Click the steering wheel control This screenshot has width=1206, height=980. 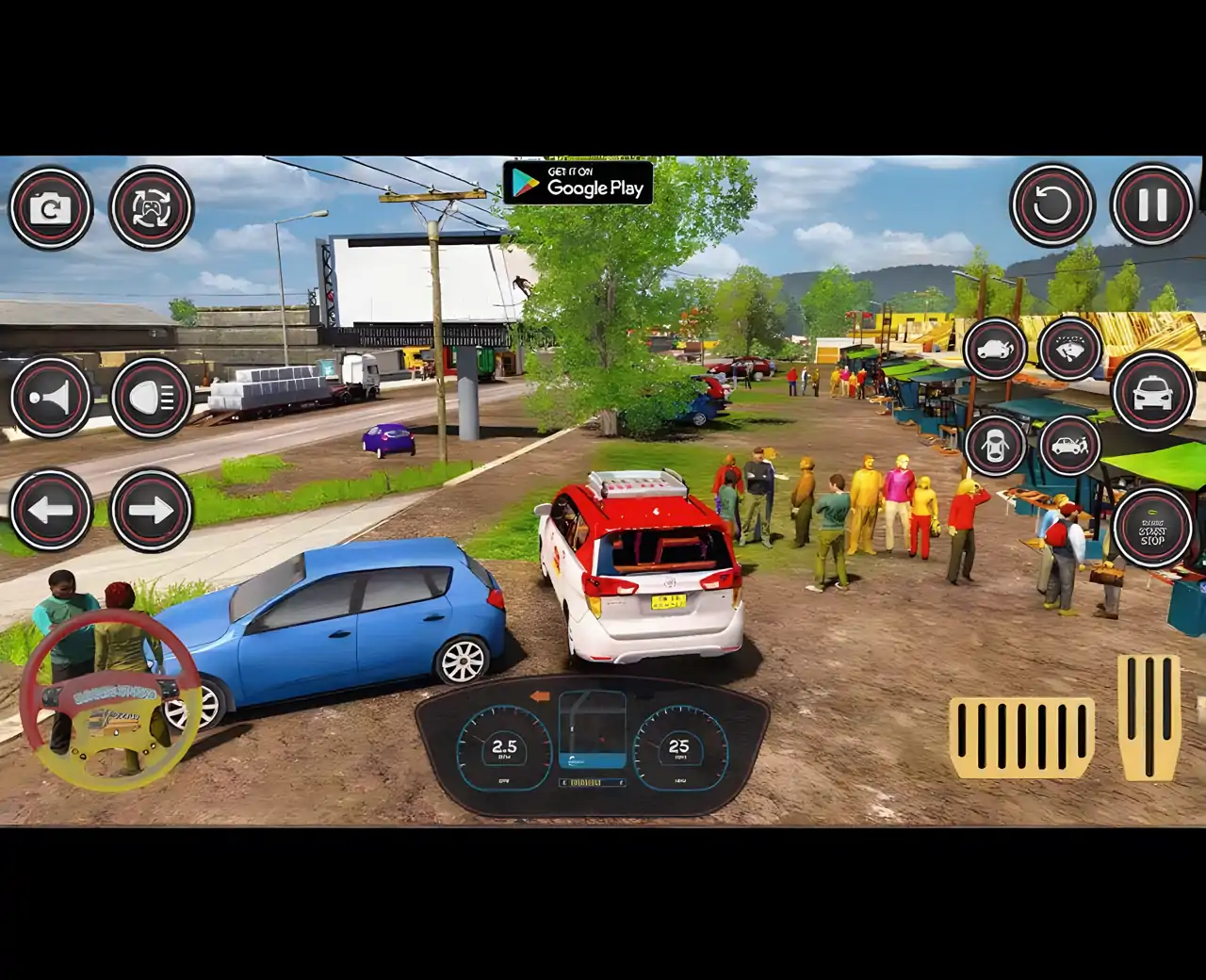click(x=110, y=699)
